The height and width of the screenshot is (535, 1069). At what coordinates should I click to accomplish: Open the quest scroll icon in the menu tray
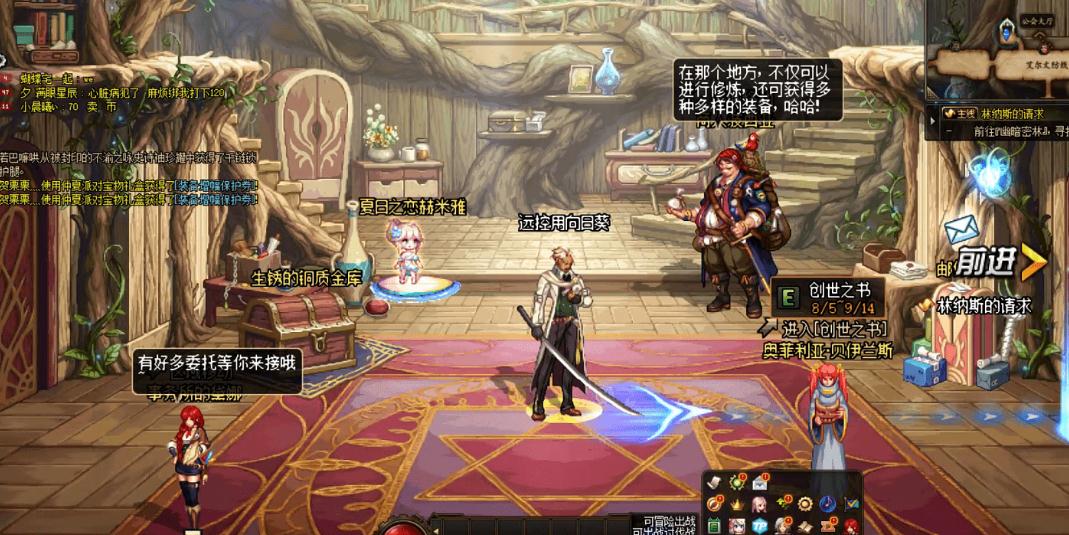[x=714, y=483]
